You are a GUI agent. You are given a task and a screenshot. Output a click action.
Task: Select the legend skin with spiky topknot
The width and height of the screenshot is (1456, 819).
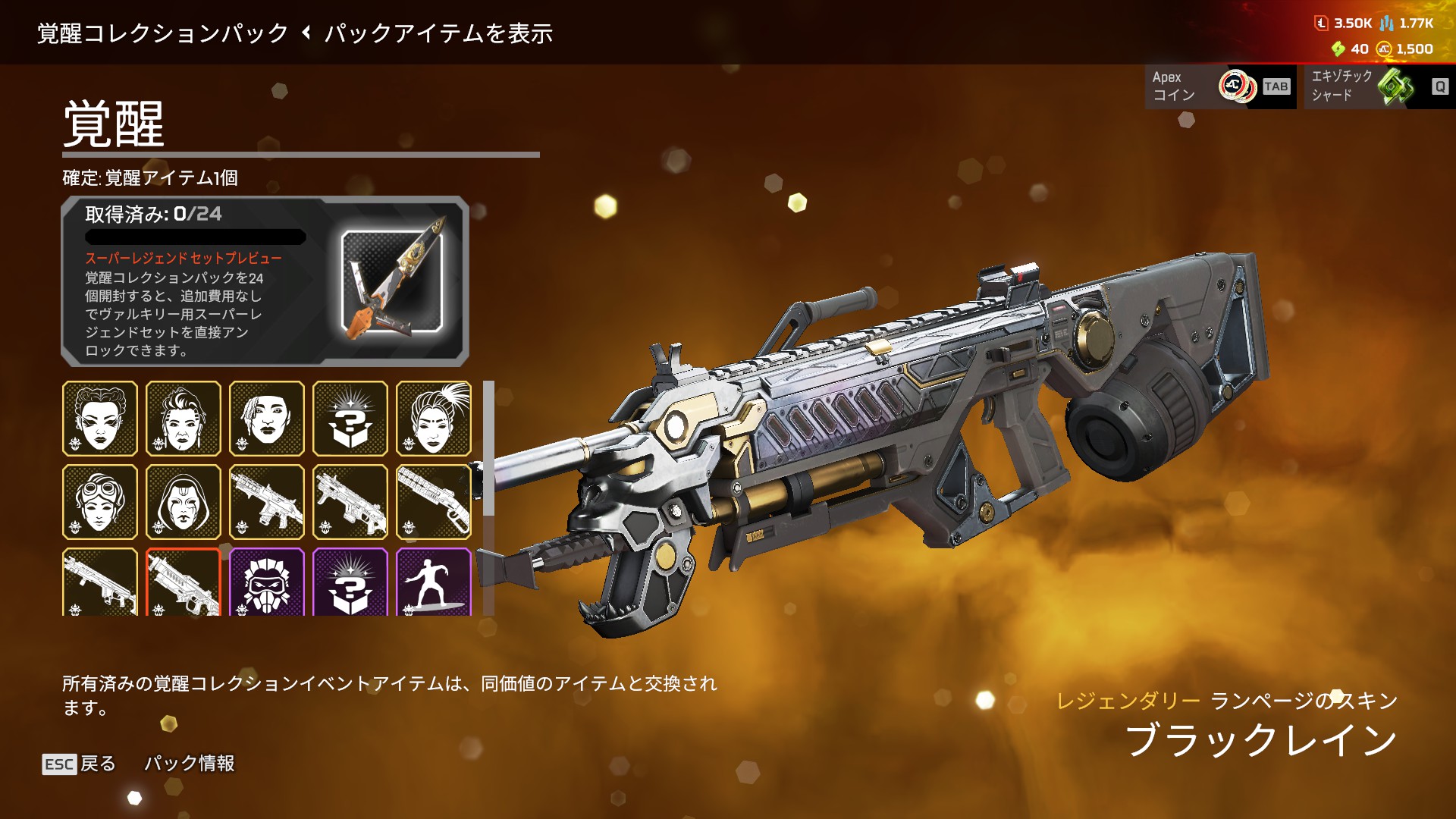[x=434, y=419]
